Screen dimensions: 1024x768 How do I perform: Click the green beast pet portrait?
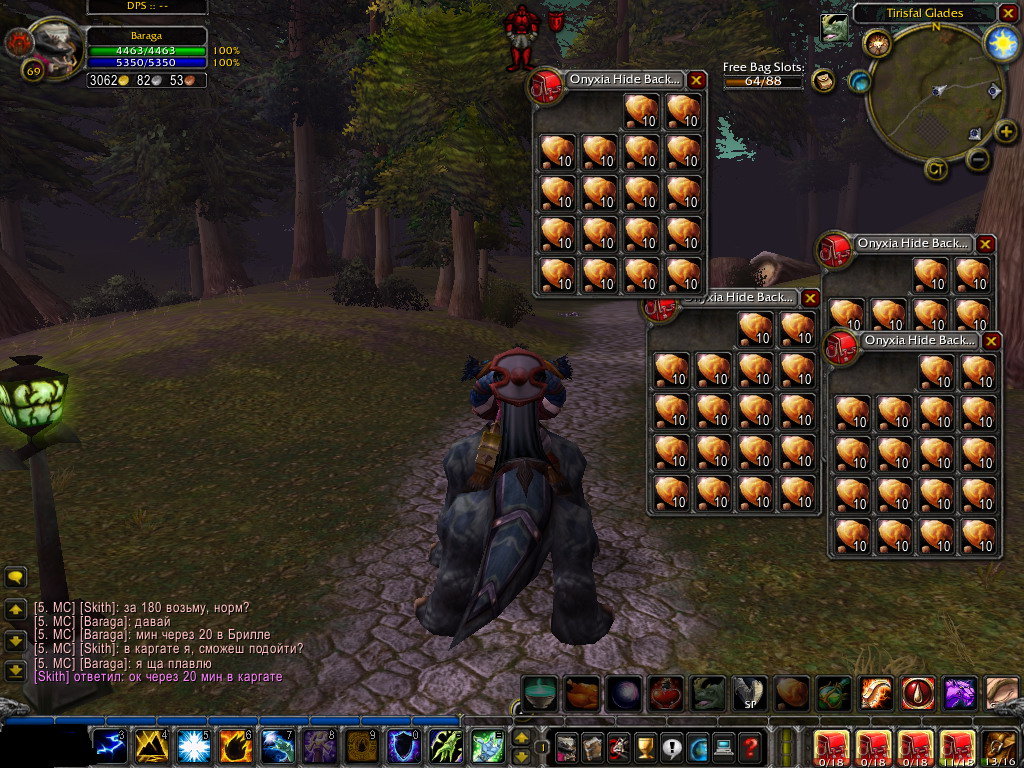coord(833,29)
